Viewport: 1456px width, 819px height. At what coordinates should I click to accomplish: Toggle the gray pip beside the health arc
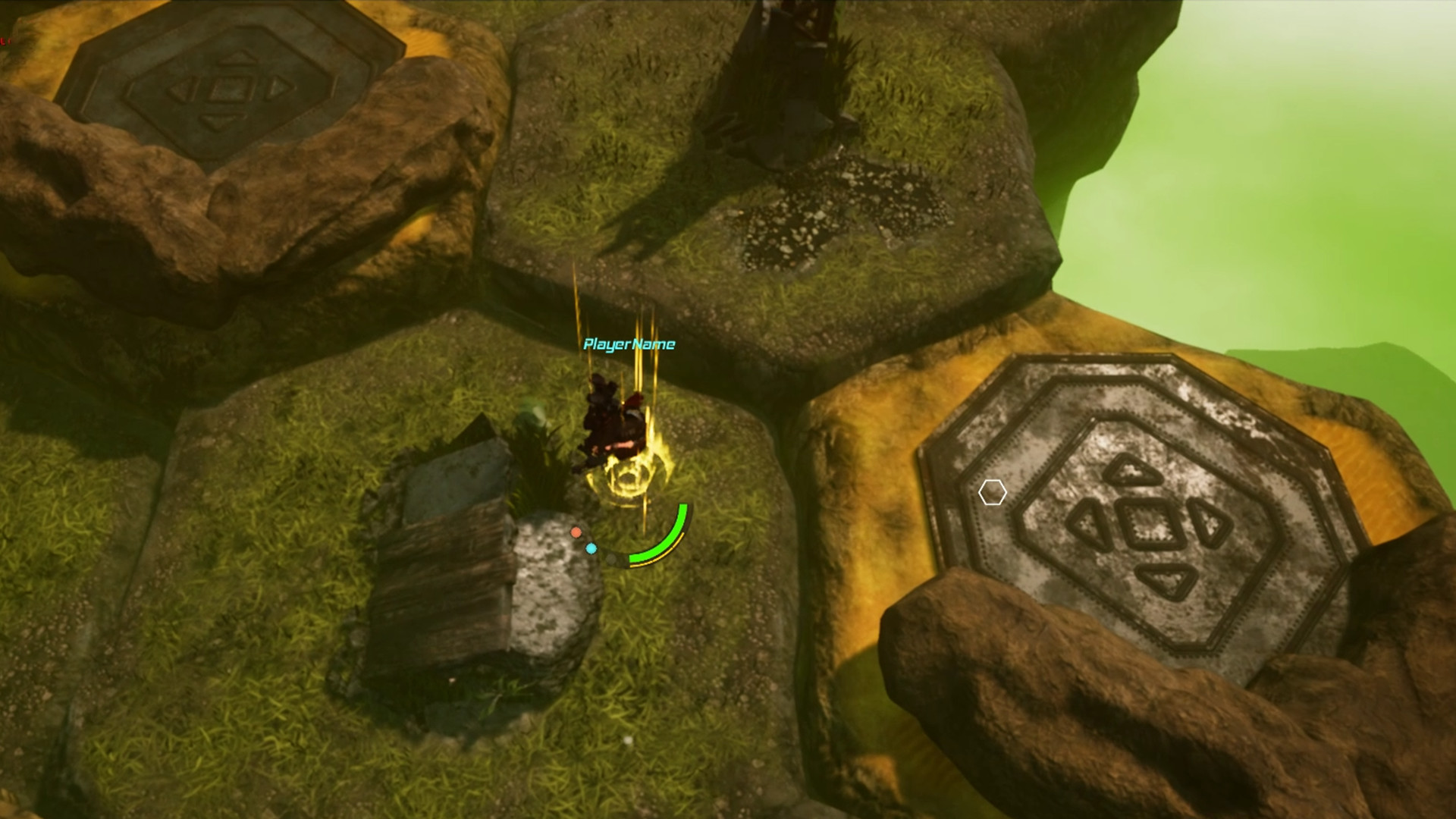[x=611, y=561]
